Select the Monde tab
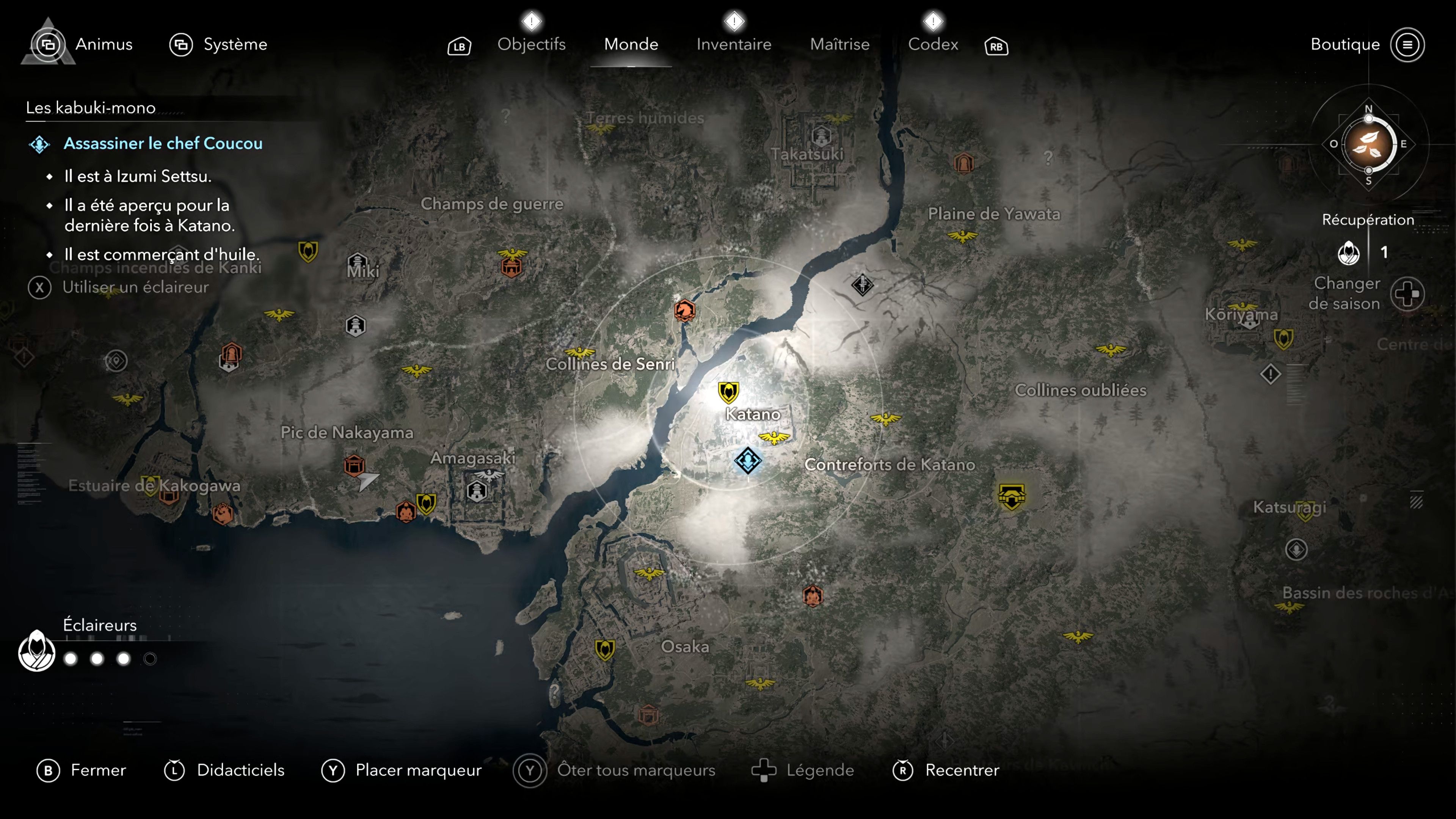 631,44
